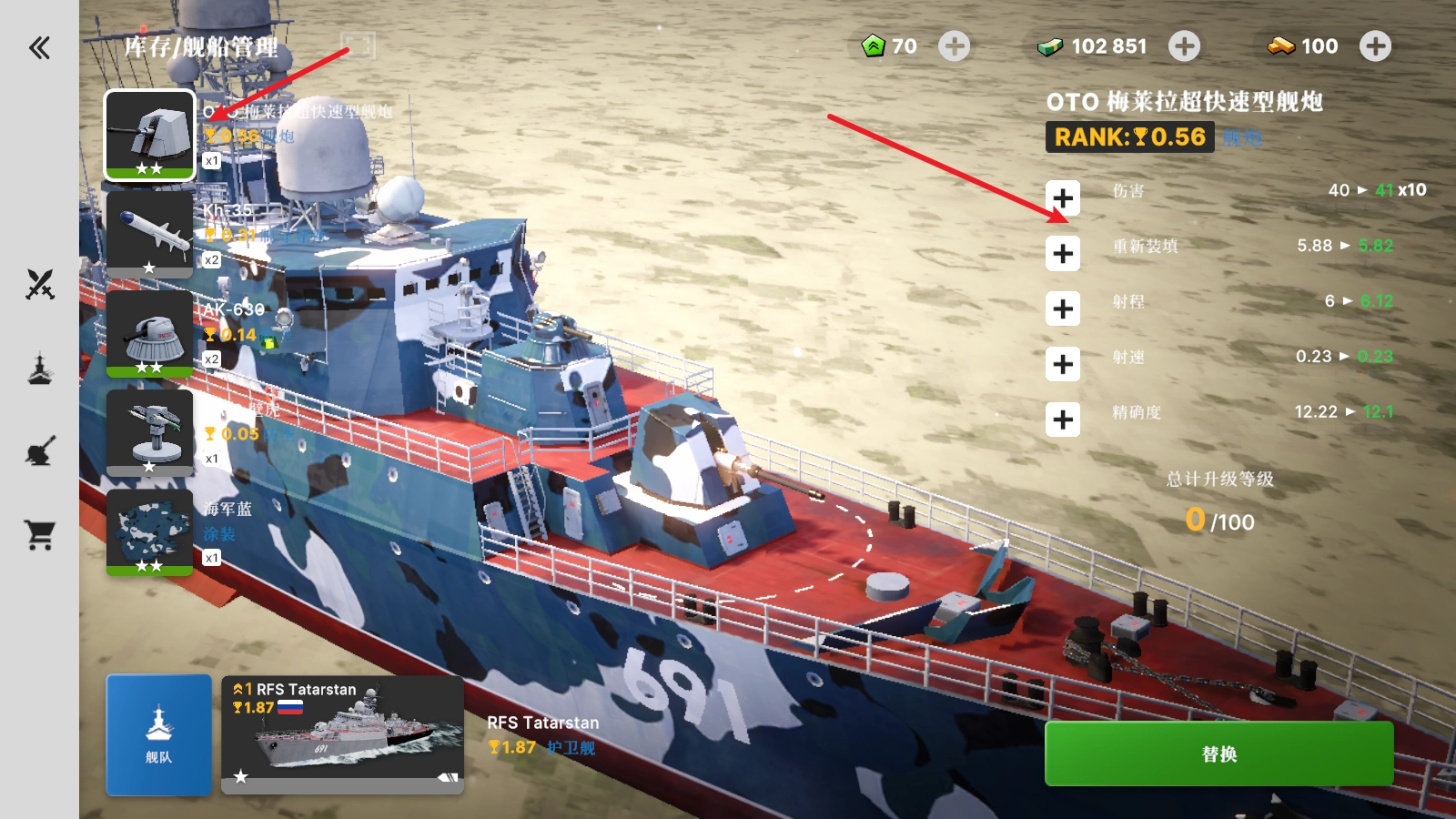The width and height of the screenshot is (1456, 819).
Task: Select the RFS Tatarstan ship card
Action: [x=343, y=734]
